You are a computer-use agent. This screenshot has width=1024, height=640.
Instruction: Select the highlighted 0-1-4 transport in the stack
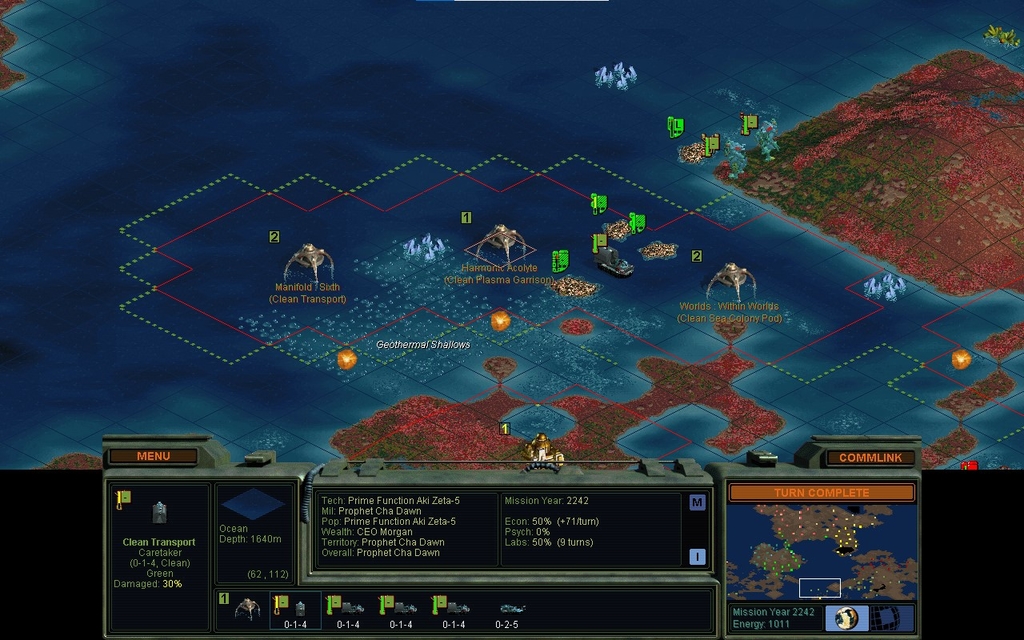pyautogui.click(x=295, y=610)
